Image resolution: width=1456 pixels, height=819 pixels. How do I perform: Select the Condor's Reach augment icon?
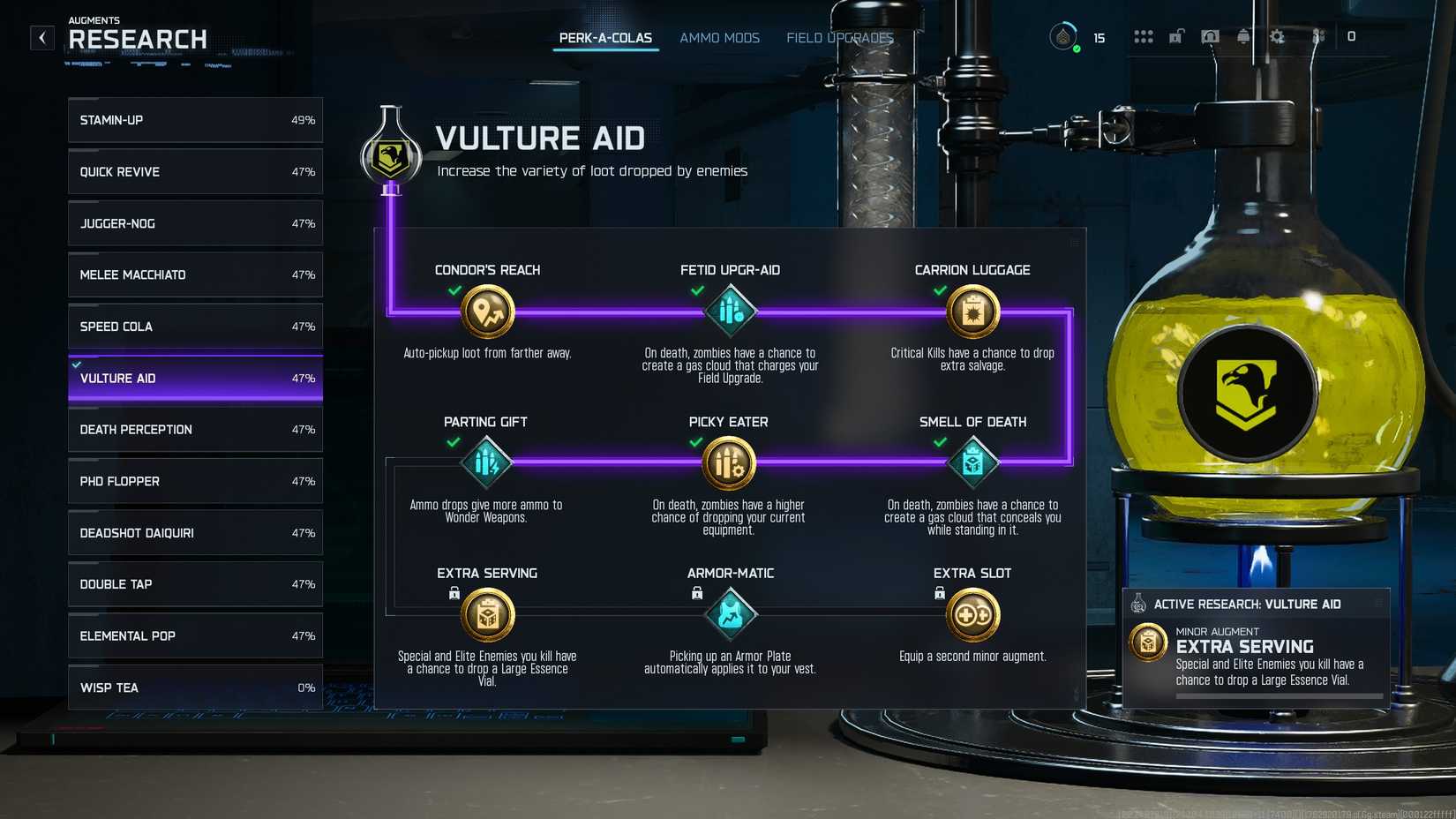click(486, 311)
